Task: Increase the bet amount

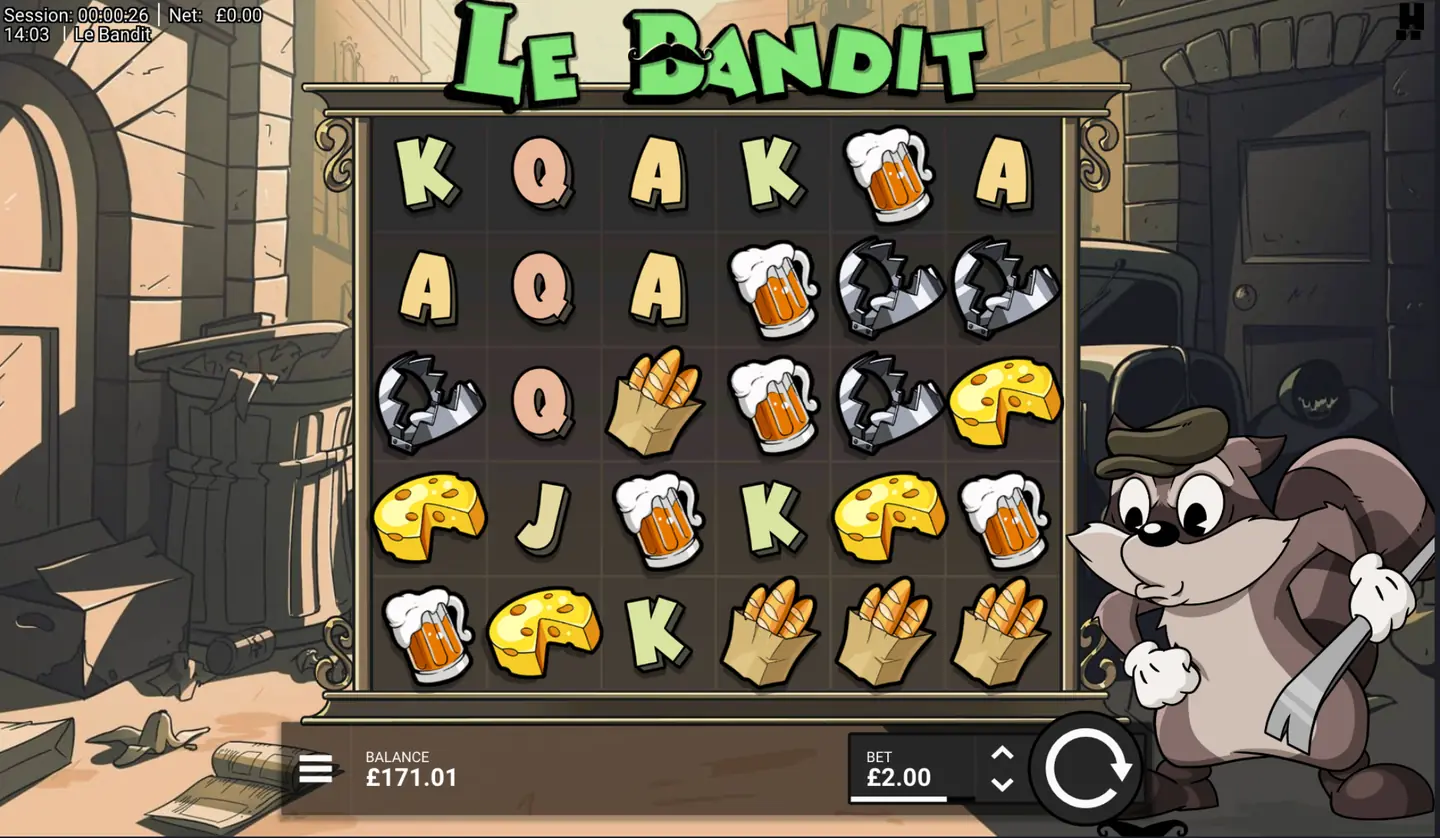Action: [1000, 752]
